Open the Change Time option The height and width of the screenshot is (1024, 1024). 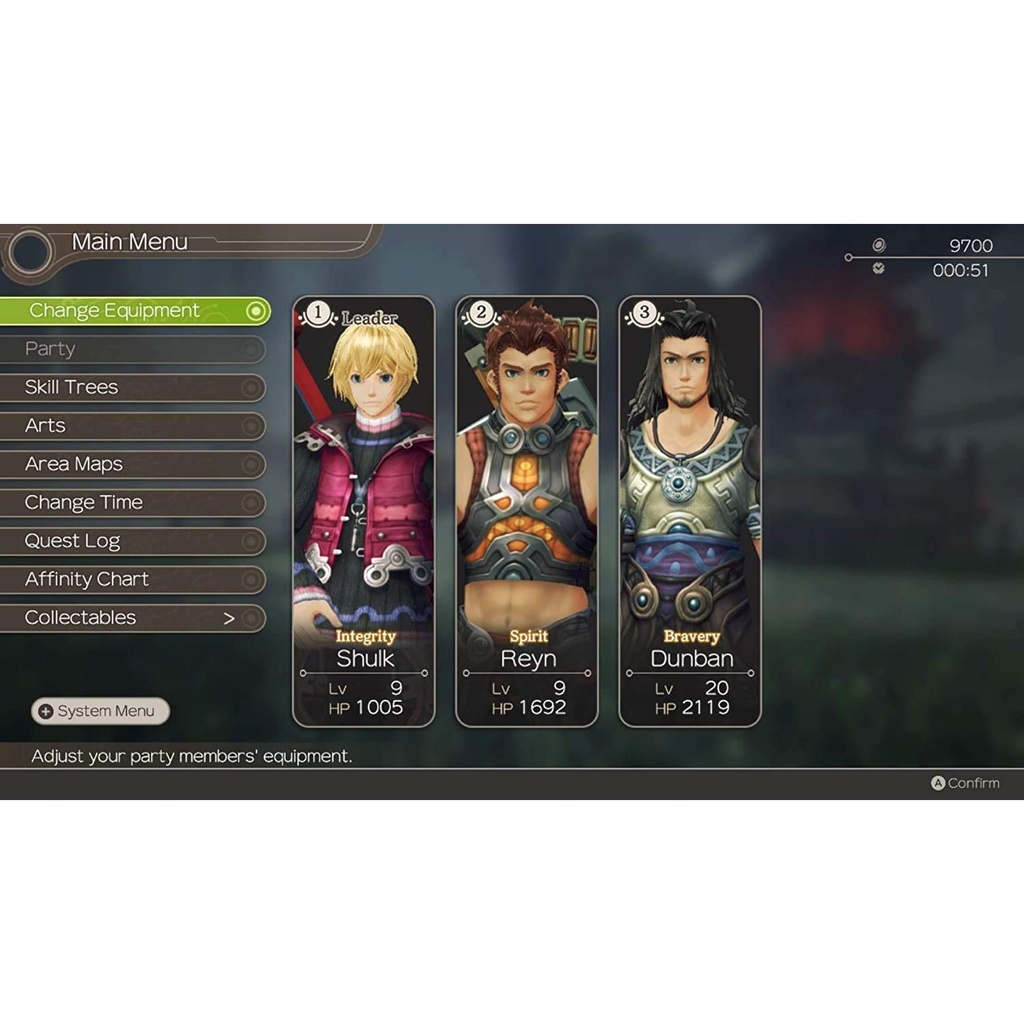pyautogui.click(x=130, y=503)
